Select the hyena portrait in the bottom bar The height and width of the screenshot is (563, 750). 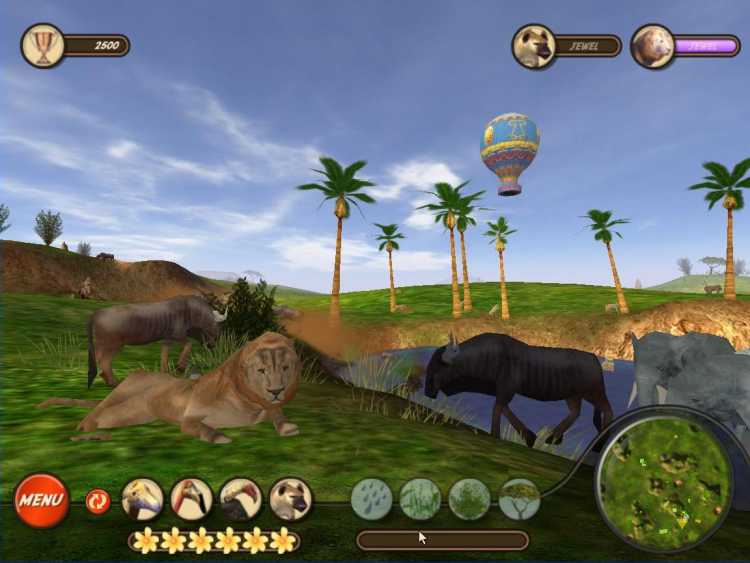(x=290, y=499)
